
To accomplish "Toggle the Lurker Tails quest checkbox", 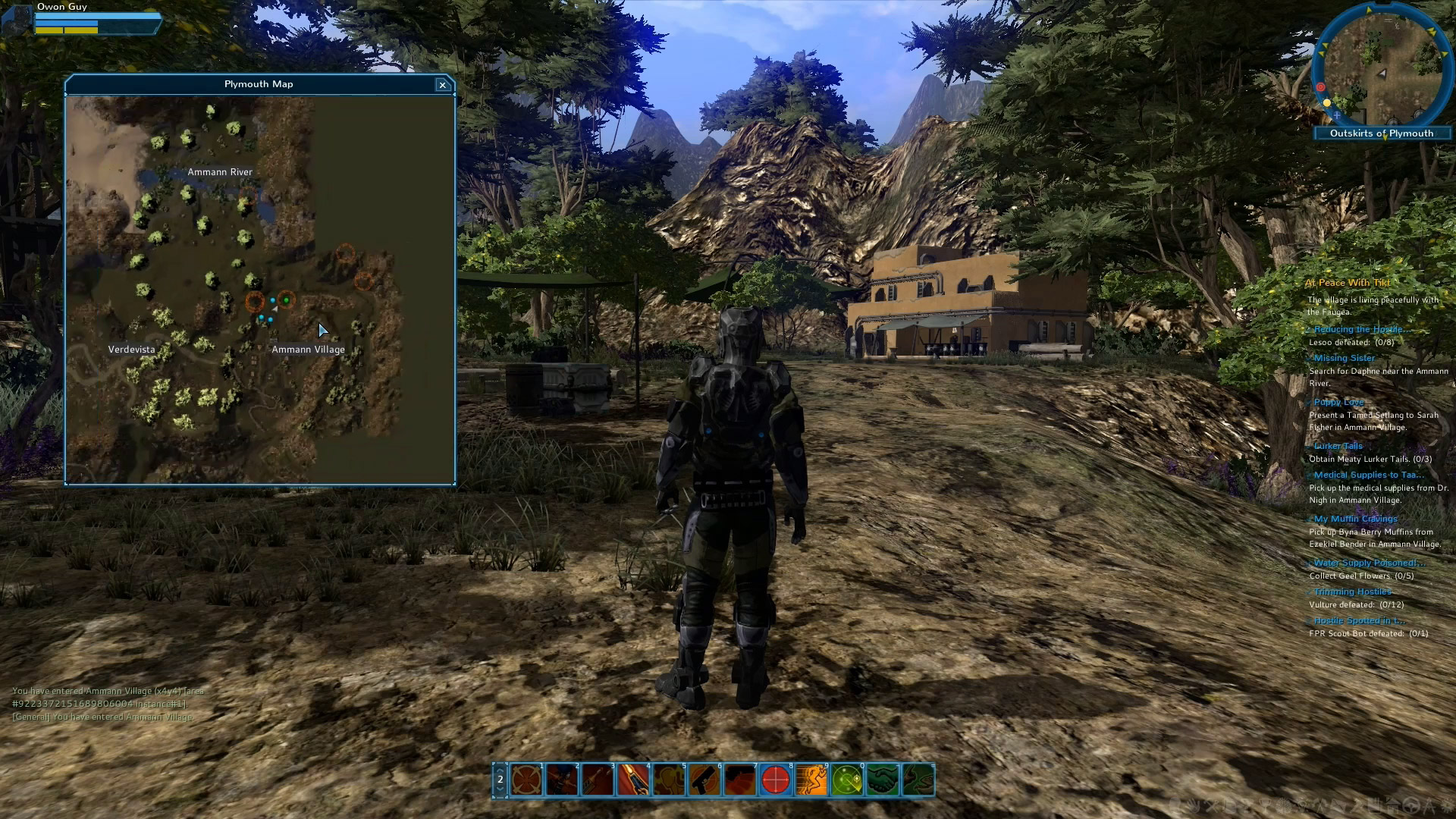I will click(x=1308, y=446).
